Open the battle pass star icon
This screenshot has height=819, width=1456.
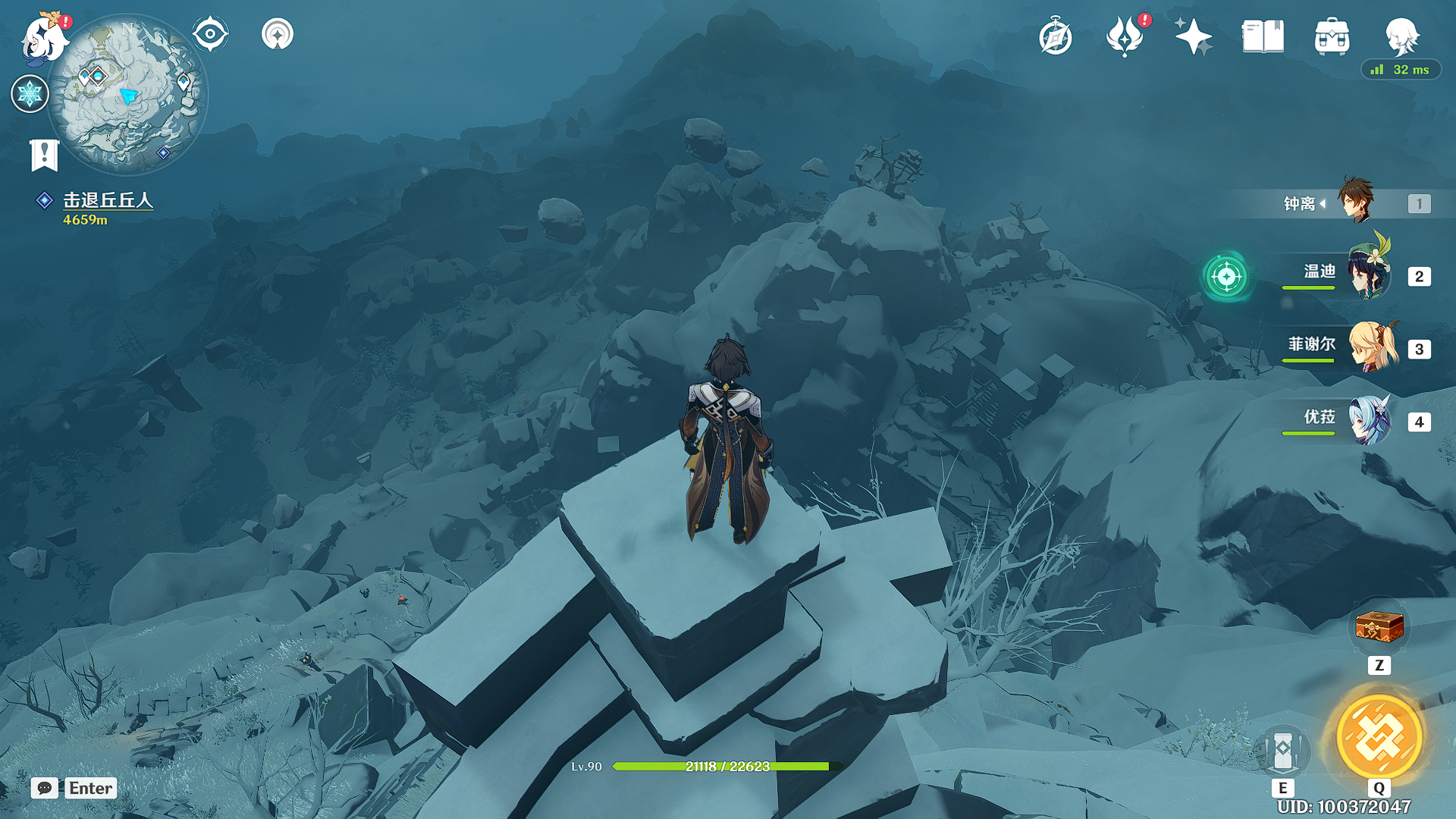[x=1193, y=36]
